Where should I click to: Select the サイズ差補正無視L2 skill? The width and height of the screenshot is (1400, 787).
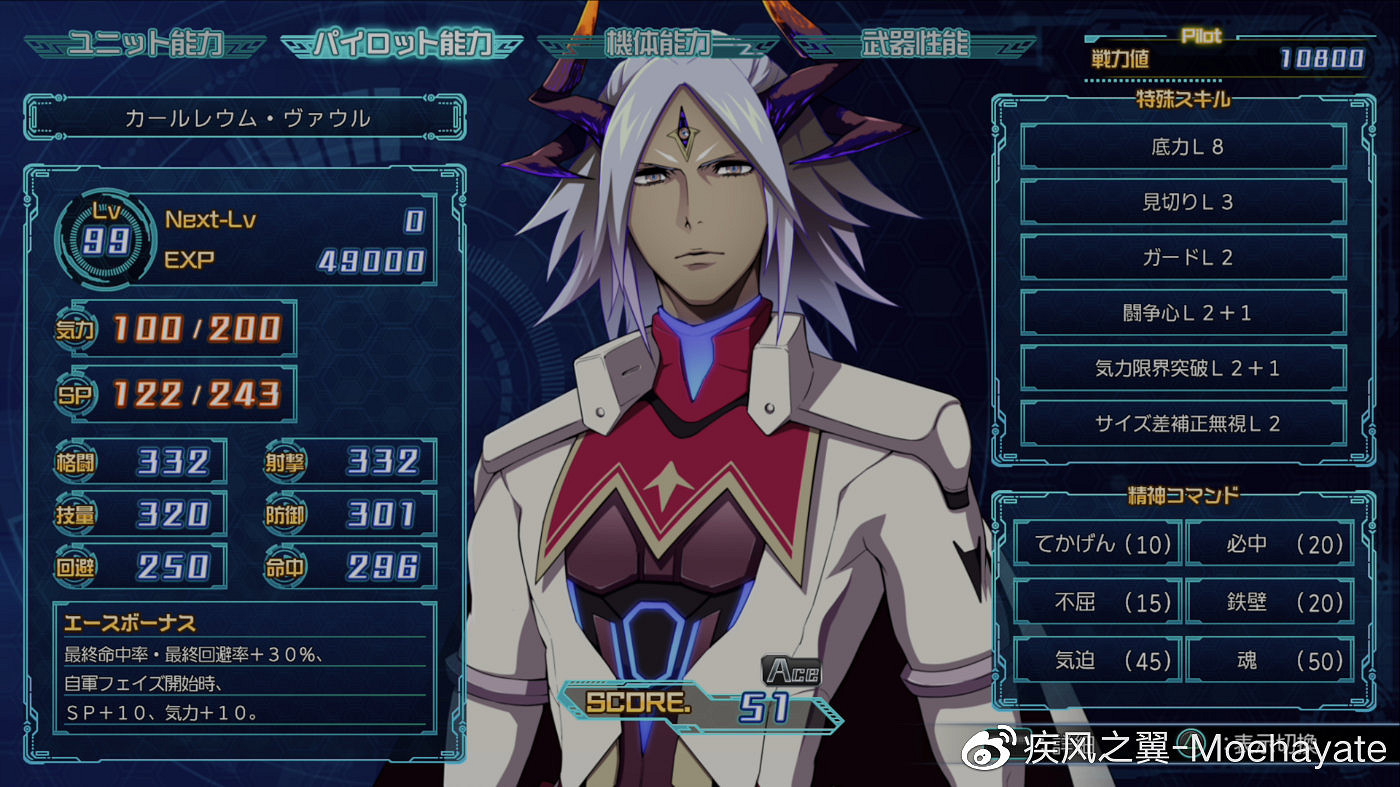click(x=1185, y=424)
